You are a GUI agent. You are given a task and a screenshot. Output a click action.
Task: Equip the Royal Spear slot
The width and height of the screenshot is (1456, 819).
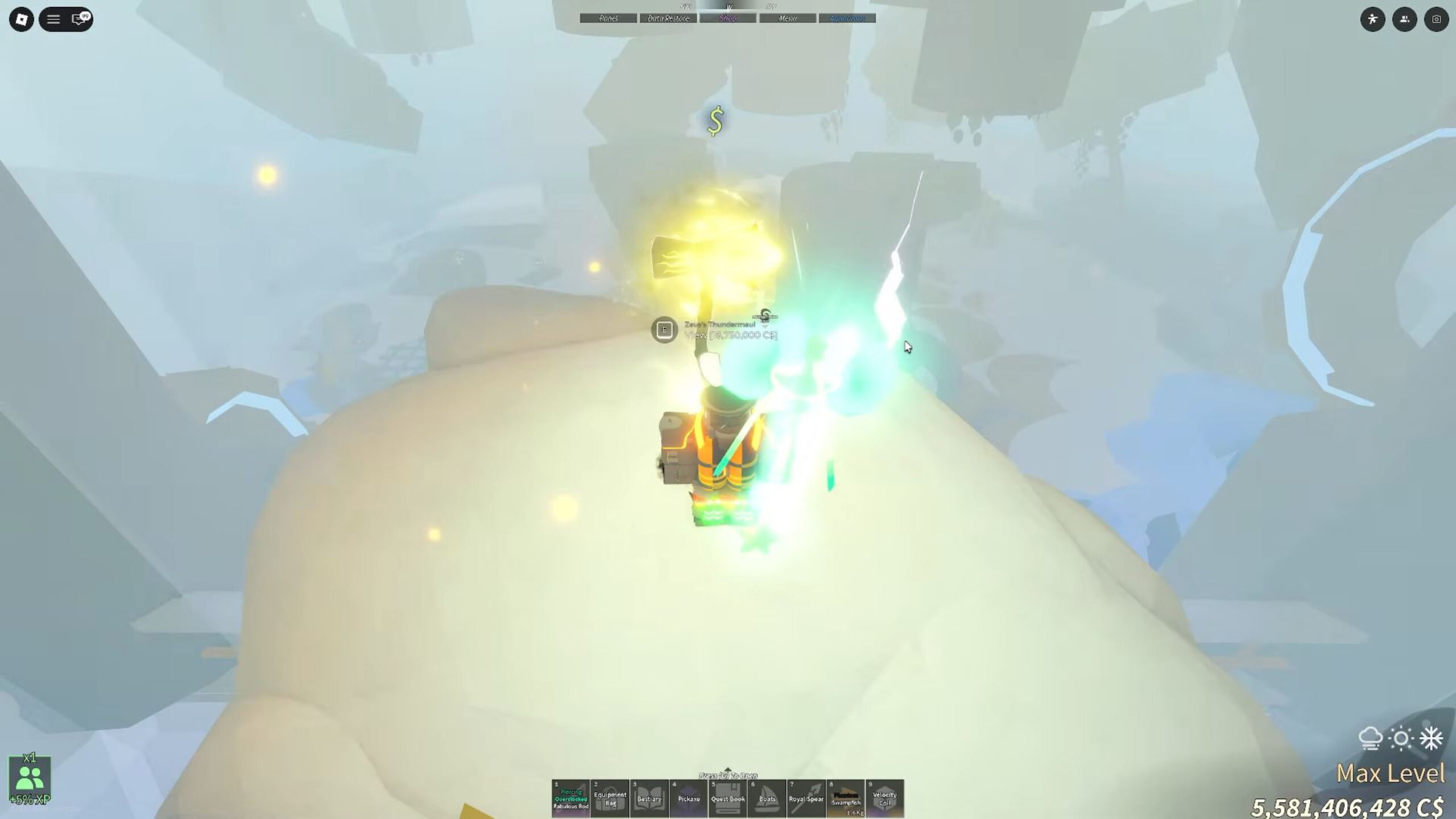[x=806, y=798]
